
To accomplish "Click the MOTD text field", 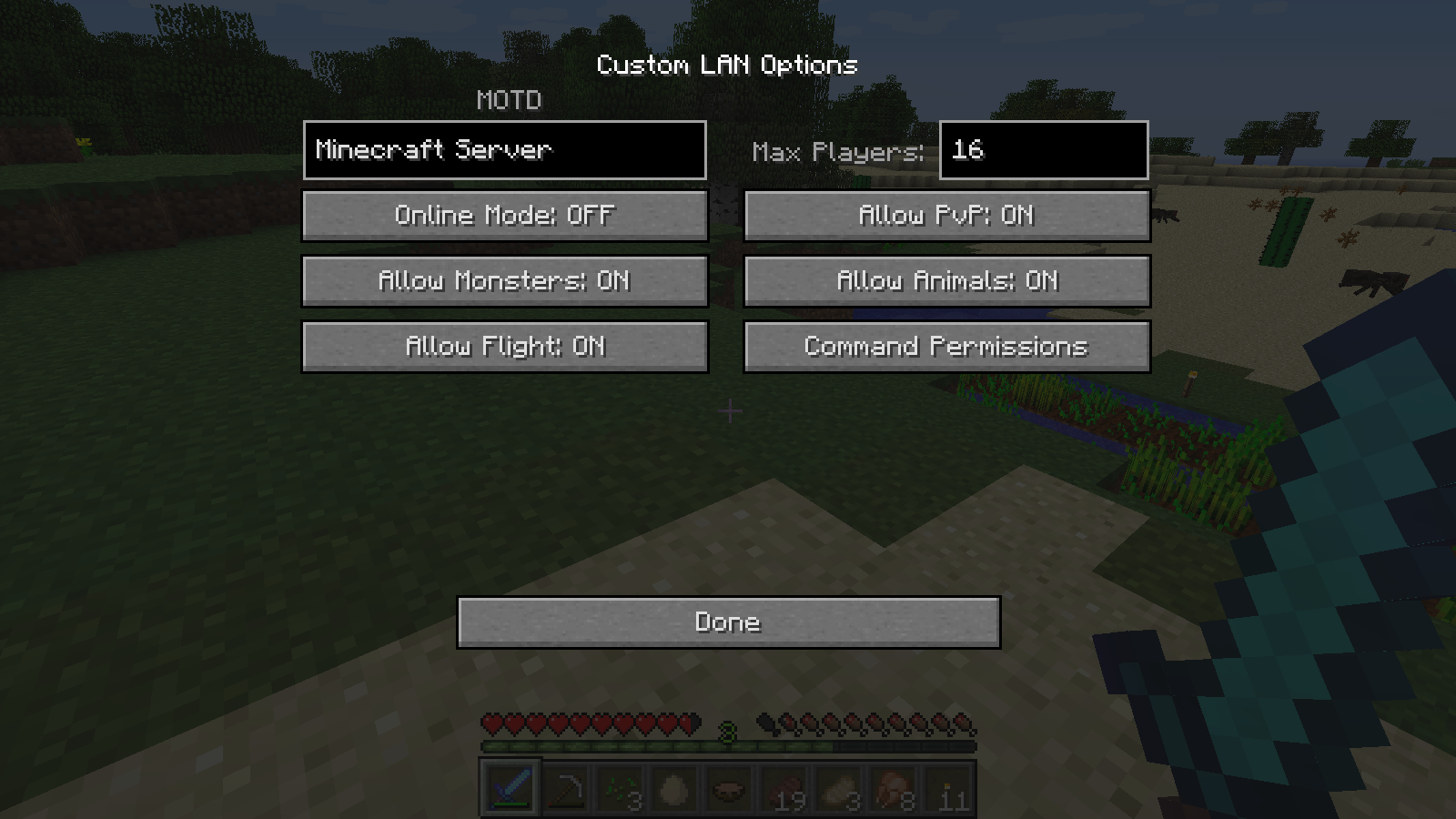I will (x=505, y=150).
